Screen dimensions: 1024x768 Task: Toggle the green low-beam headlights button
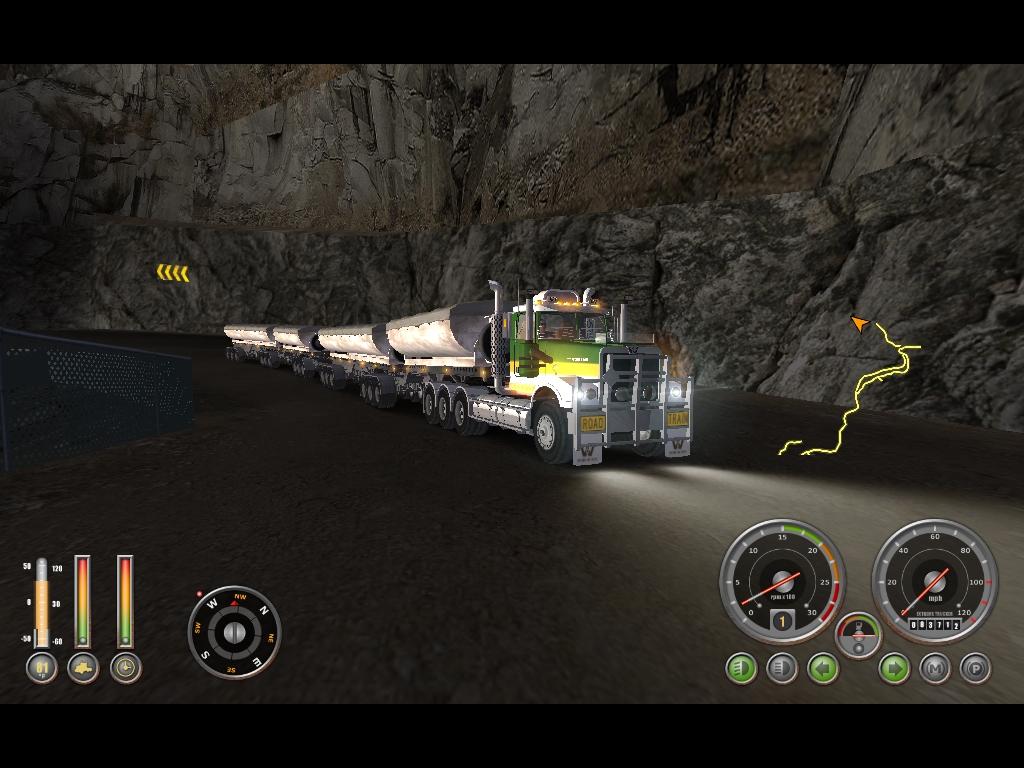741,667
